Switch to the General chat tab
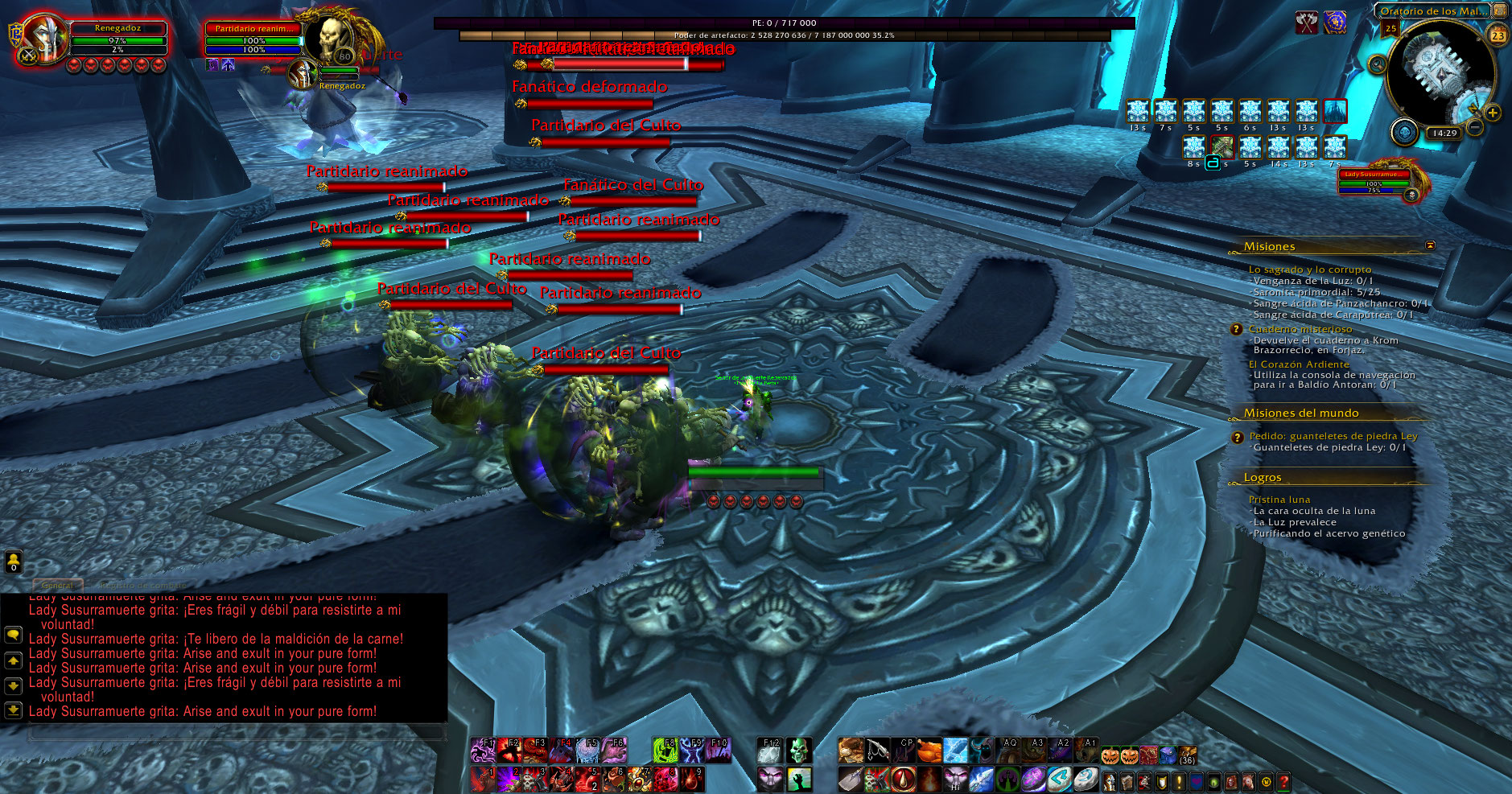Image resolution: width=1512 pixels, height=794 pixels. pos(57,585)
